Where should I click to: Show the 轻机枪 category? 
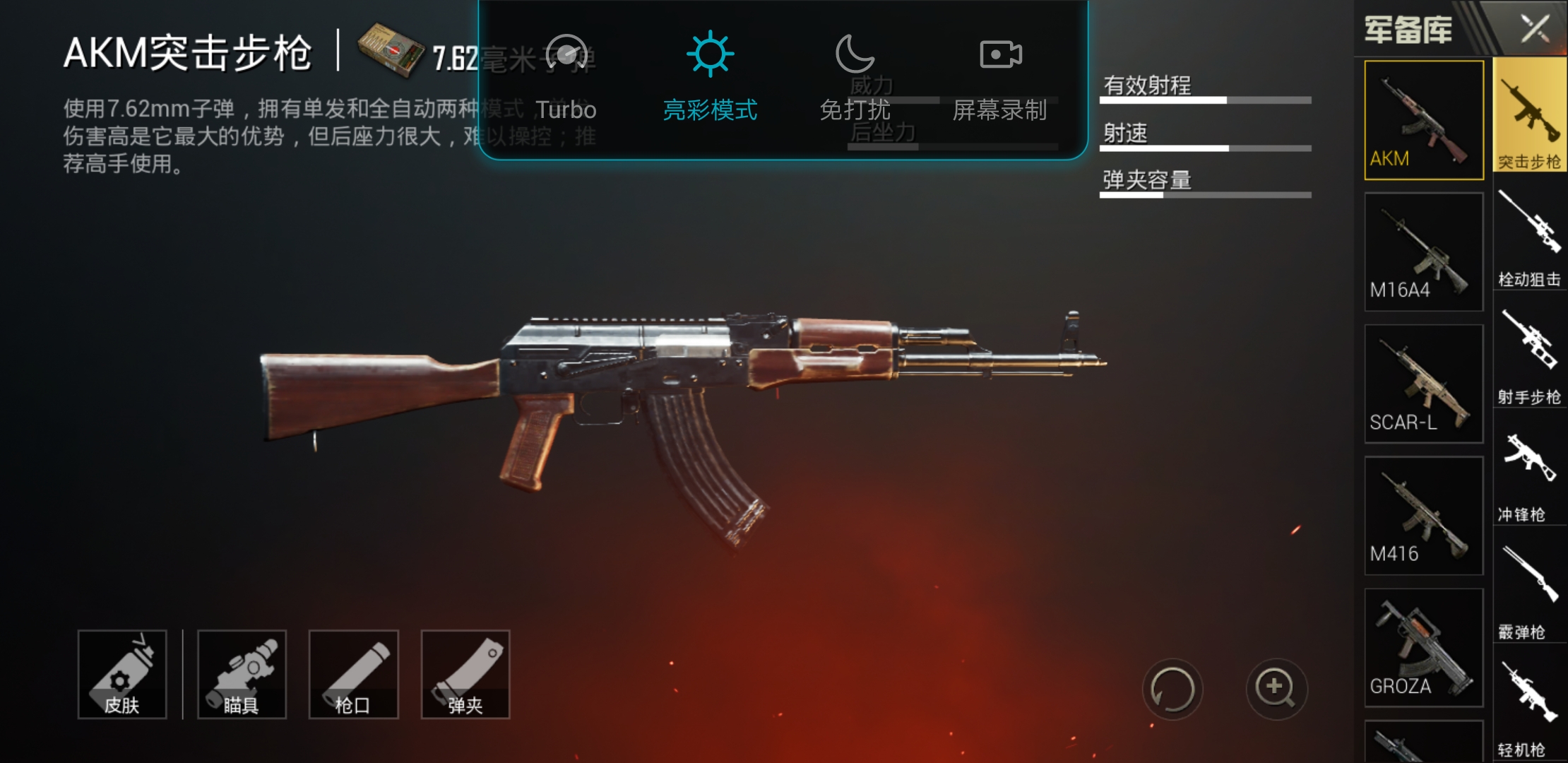[1530, 709]
